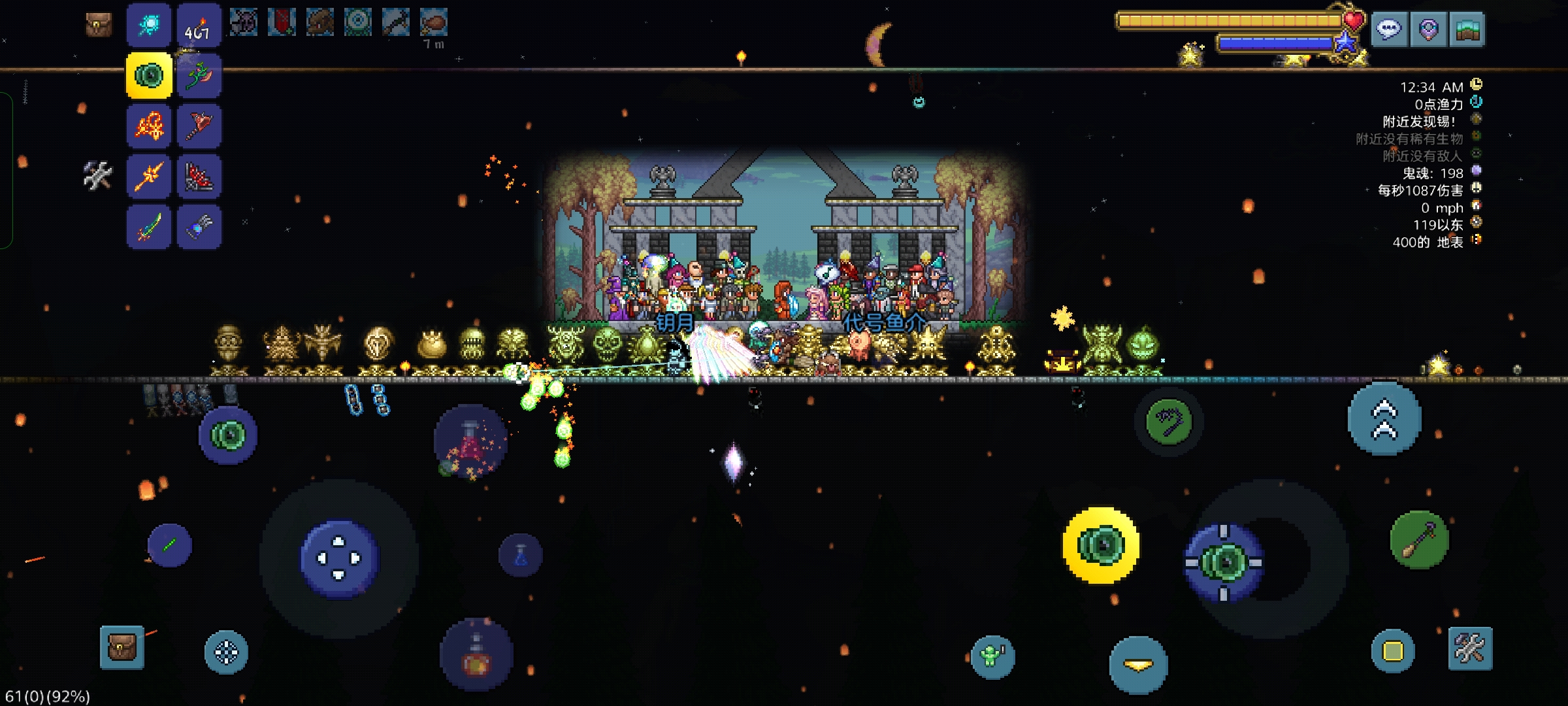1568x706 pixels.
Task: Activate the witch's broom mount button
Action: [1420, 540]
